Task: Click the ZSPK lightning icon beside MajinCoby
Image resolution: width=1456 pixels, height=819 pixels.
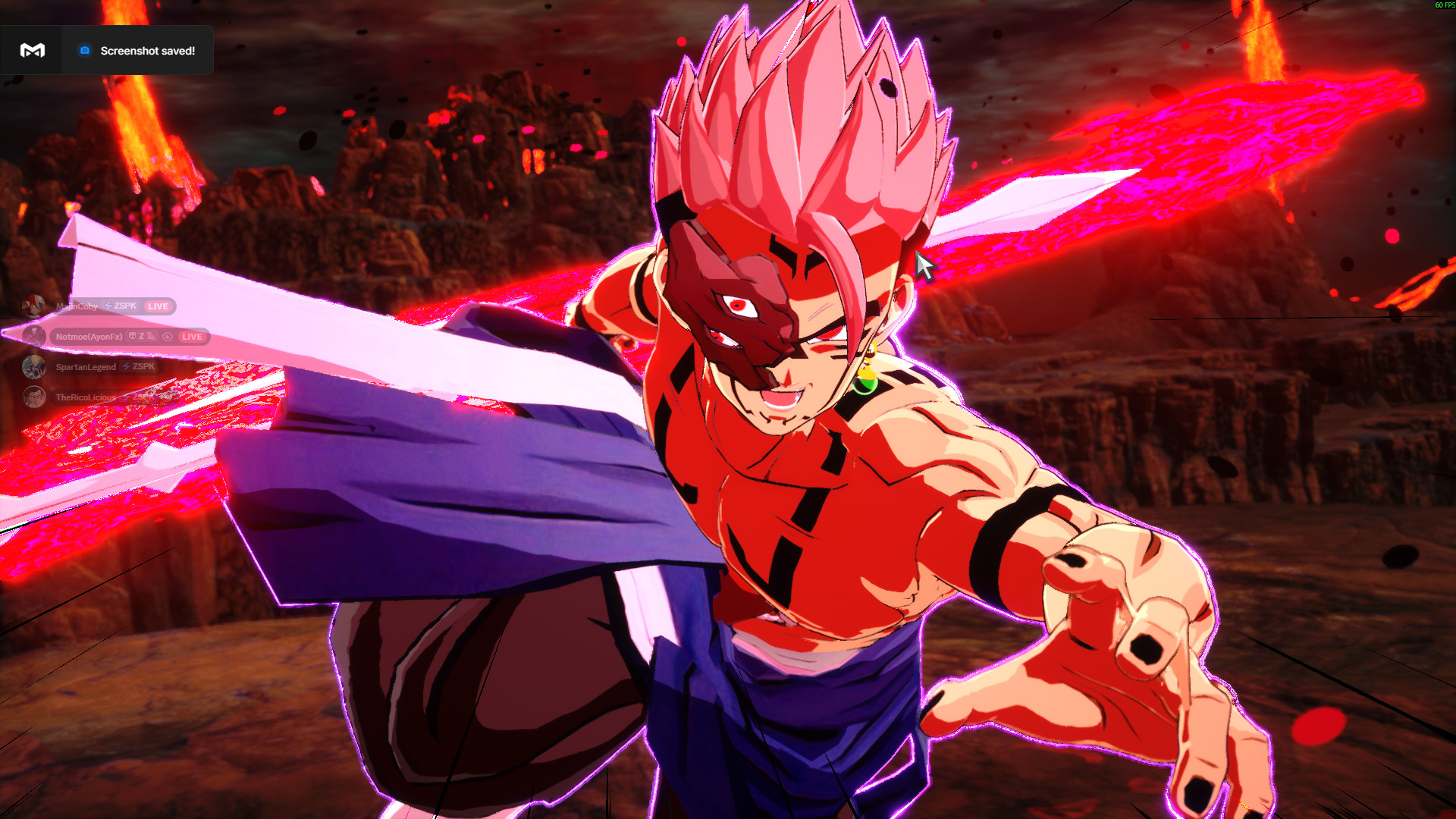Action: tap(108, 306)
